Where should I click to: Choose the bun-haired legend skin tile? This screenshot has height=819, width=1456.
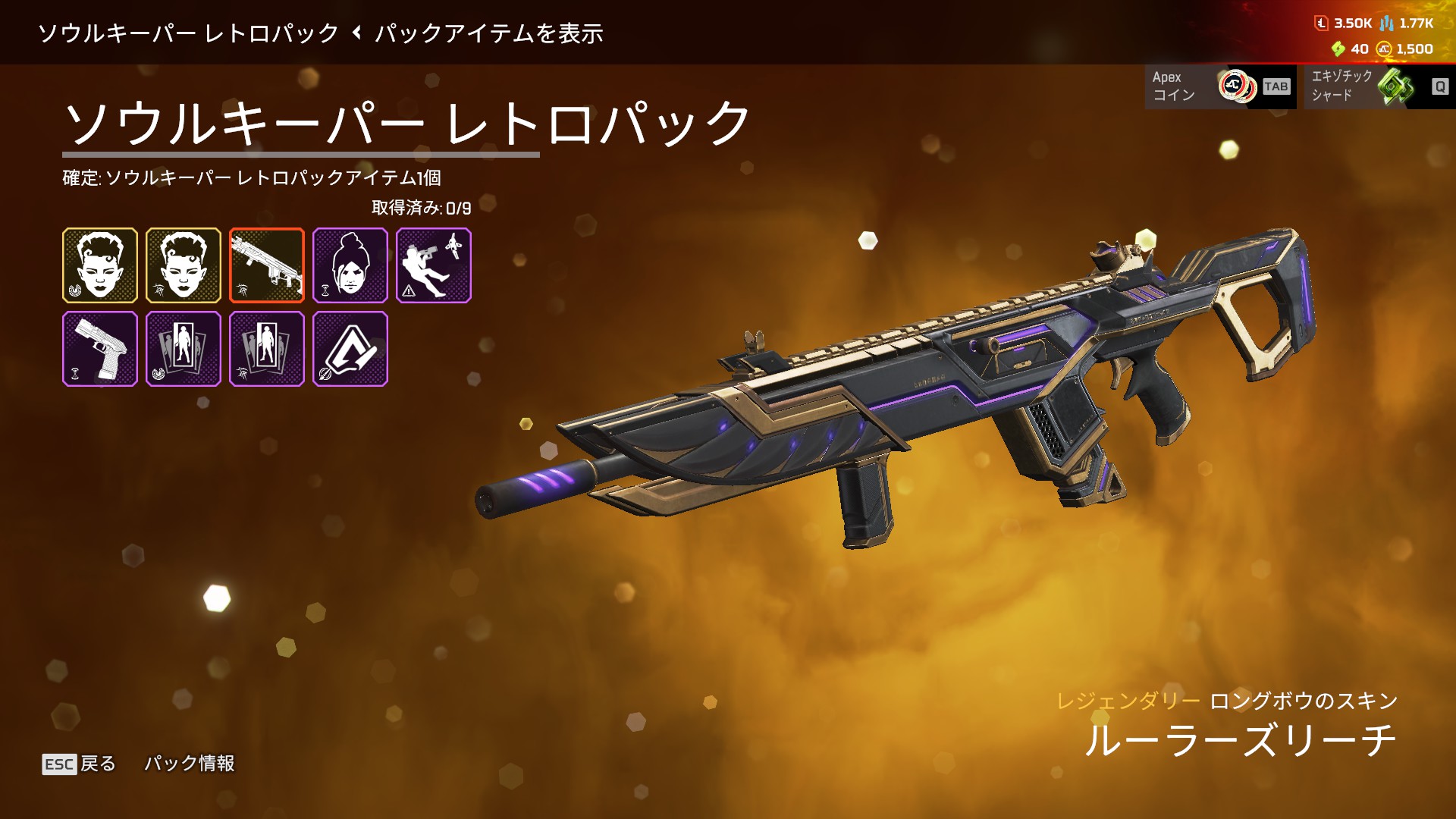coord(350,265)
